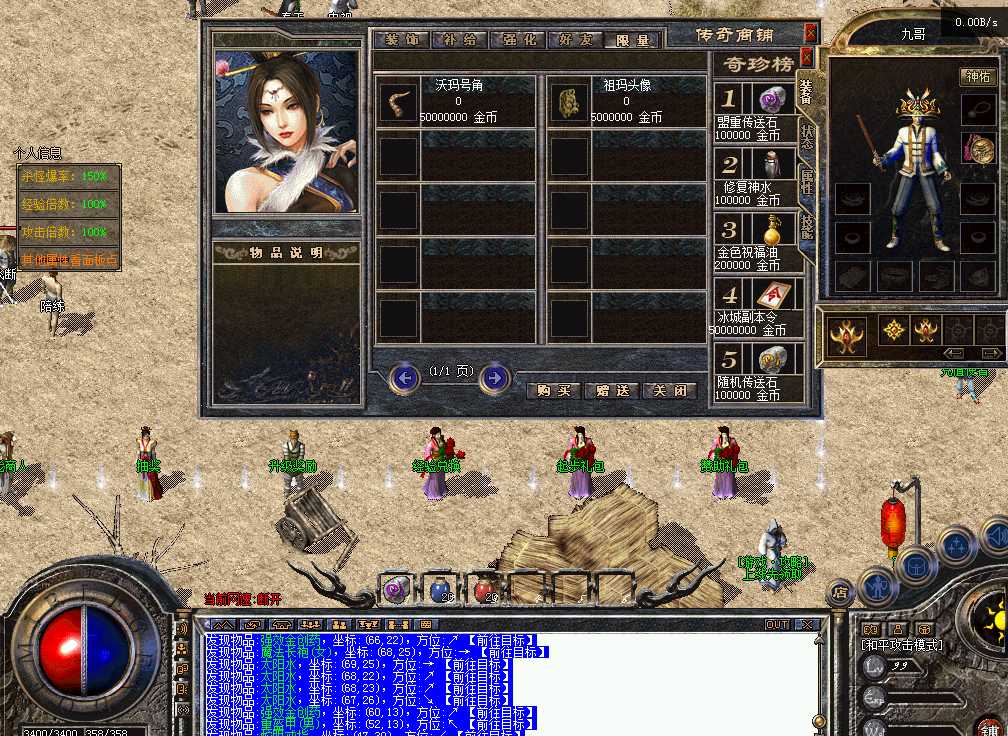Close the shop with the 关闭 button
The image size is (1008, 736).
669,391
